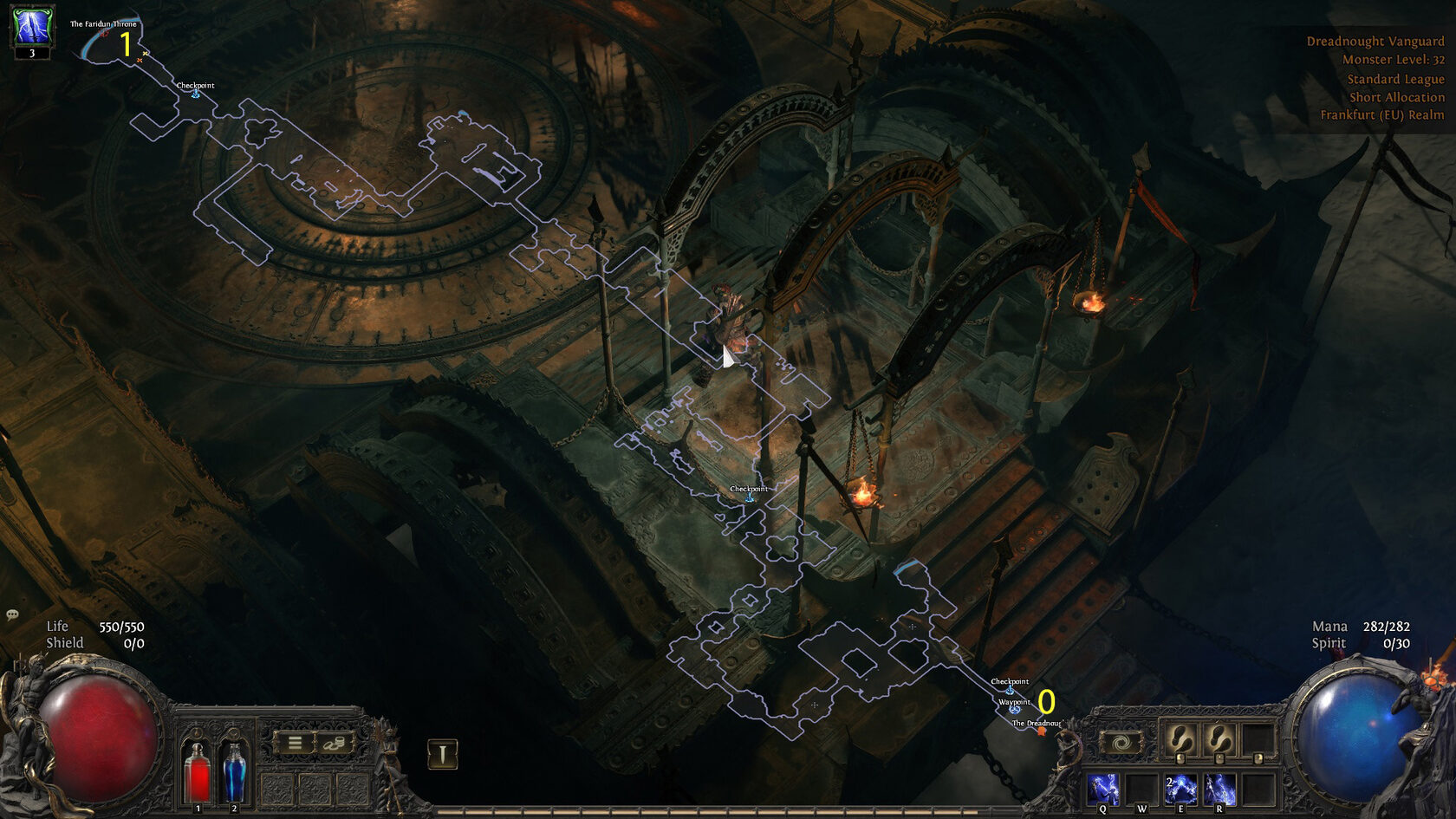The image size is (1456, 819).
Task: Click the Waypoint marker on the map
Action: 1015,708
